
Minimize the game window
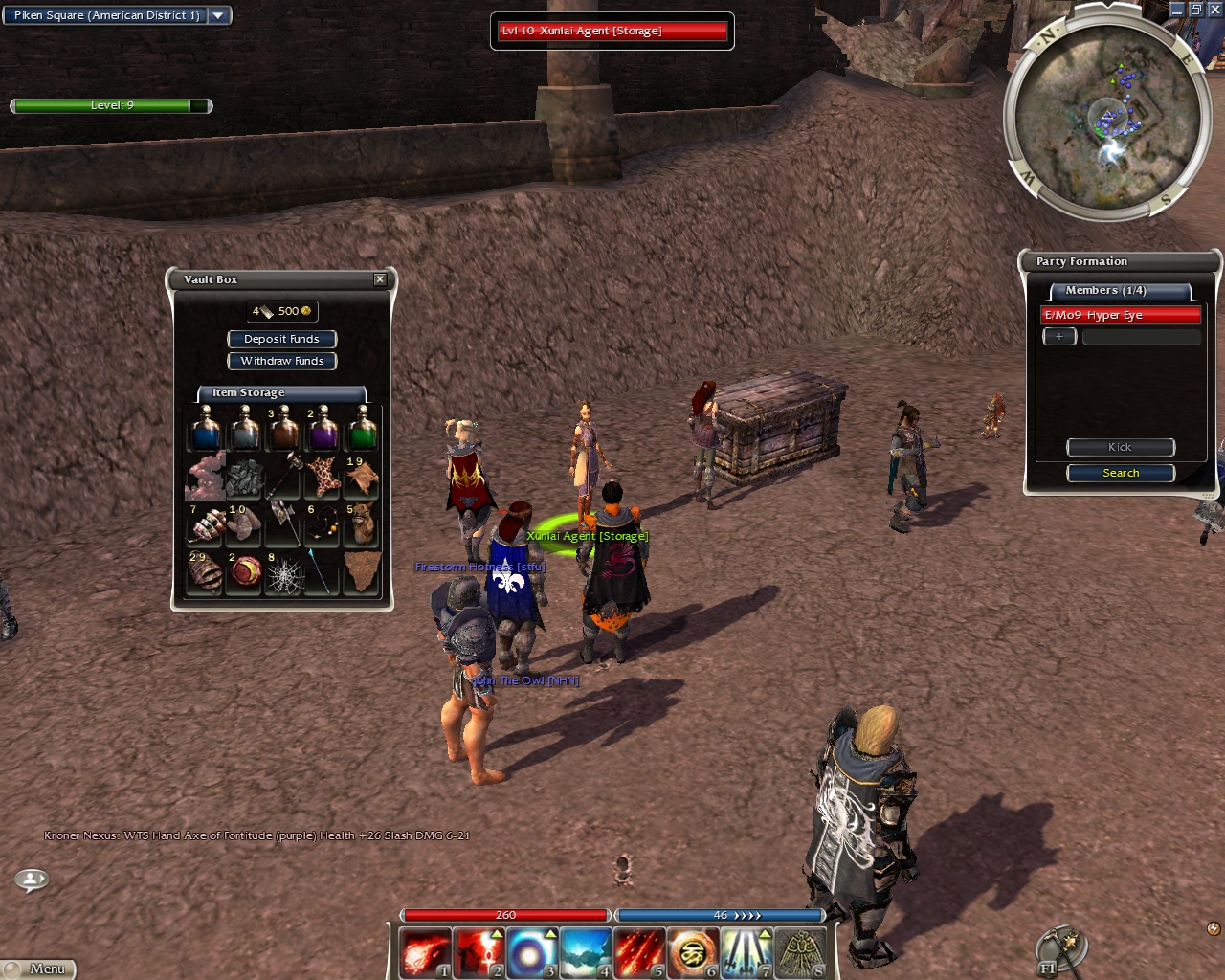pyautogui.click(x=1176, y=9)
